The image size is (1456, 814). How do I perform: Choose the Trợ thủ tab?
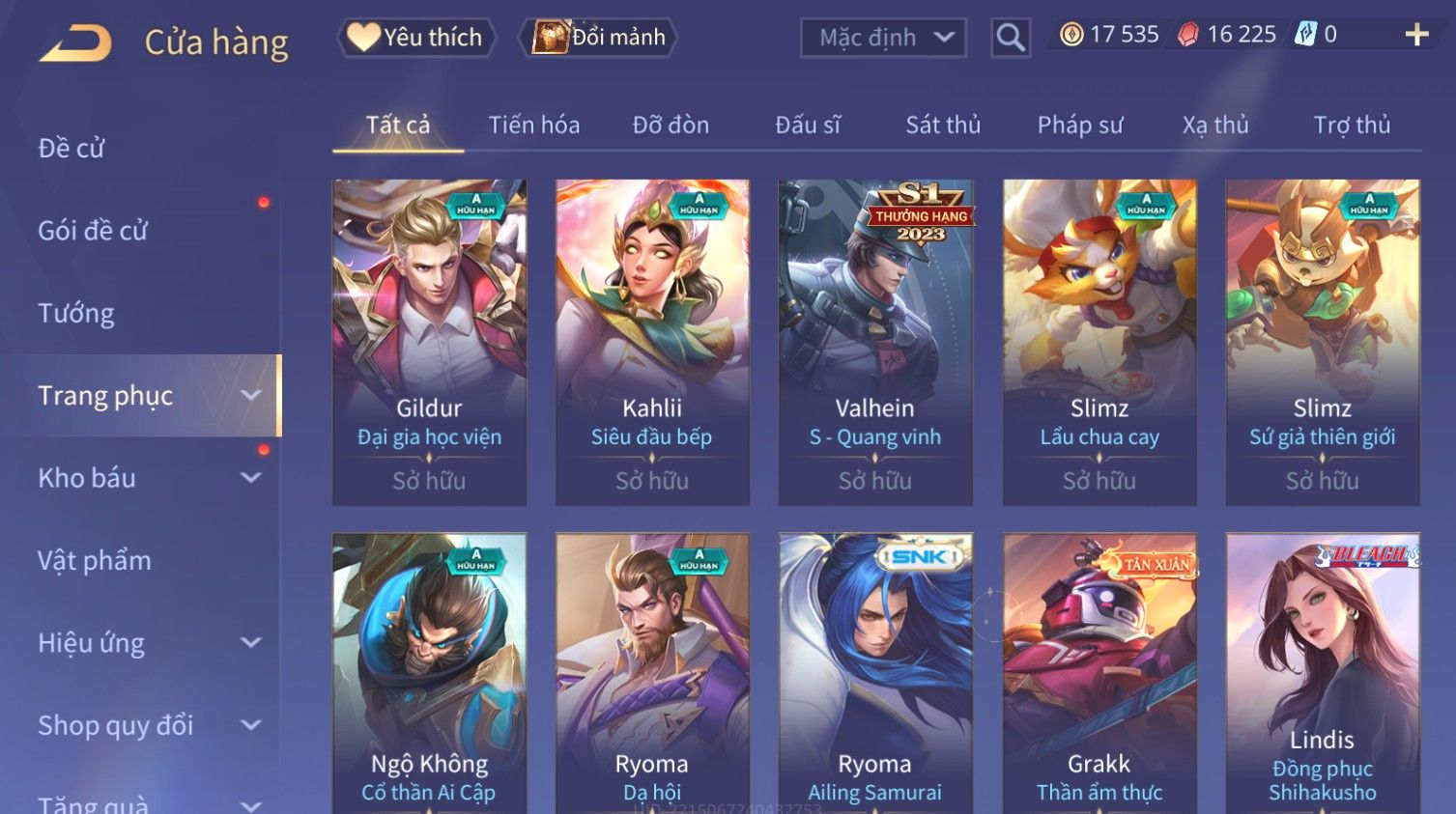tap(1352, 125)
